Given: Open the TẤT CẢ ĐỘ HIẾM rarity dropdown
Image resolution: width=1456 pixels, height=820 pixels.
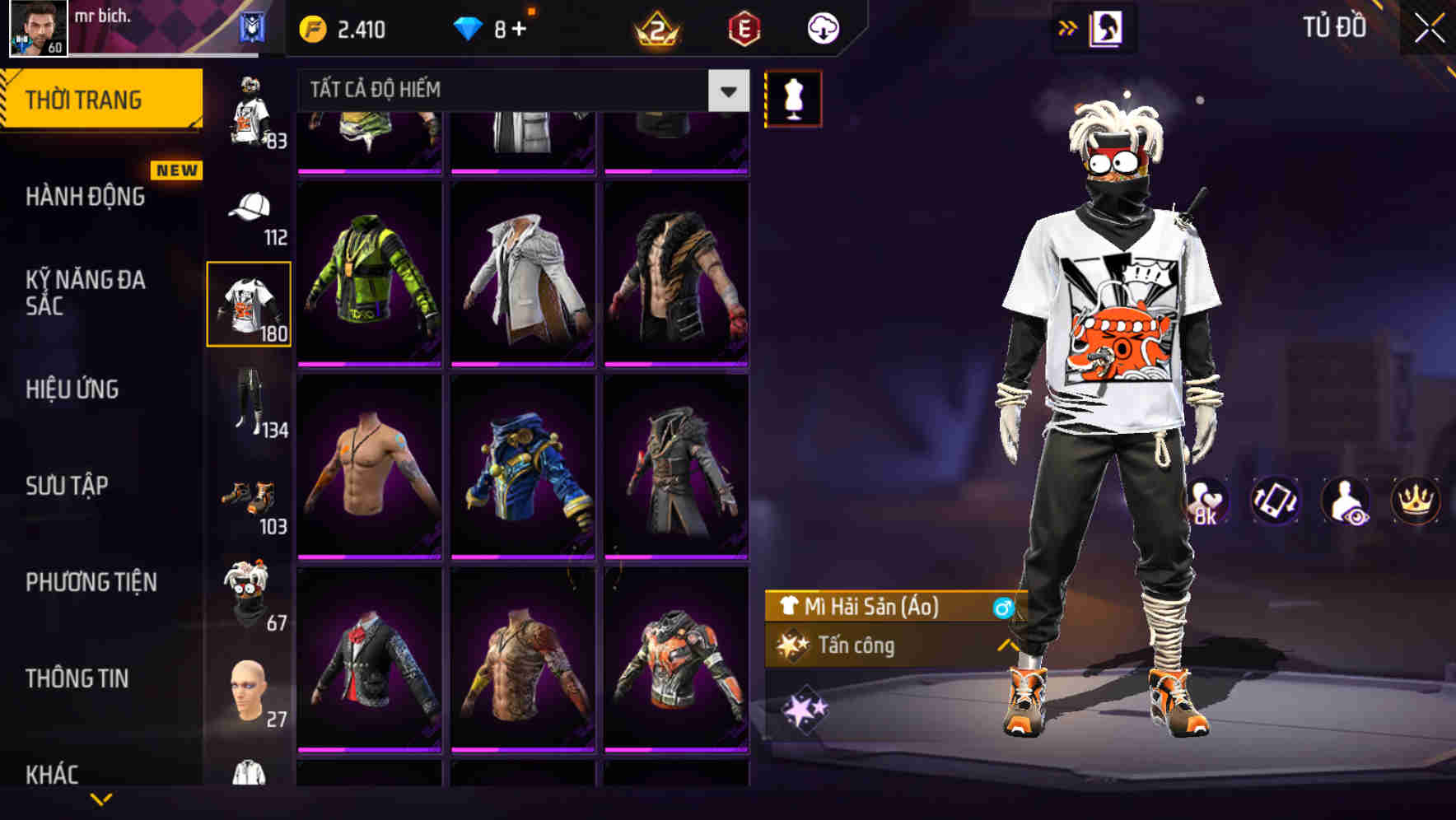Looking at the screenshot, I should [x=519, y=91].
